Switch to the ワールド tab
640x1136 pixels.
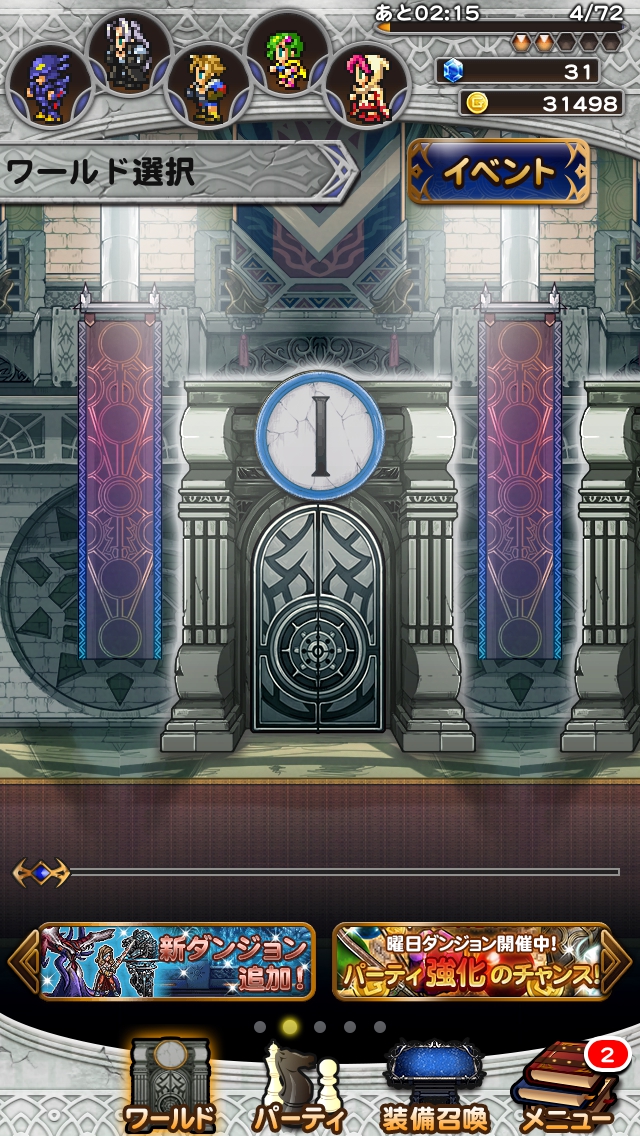coord(169,1087)
